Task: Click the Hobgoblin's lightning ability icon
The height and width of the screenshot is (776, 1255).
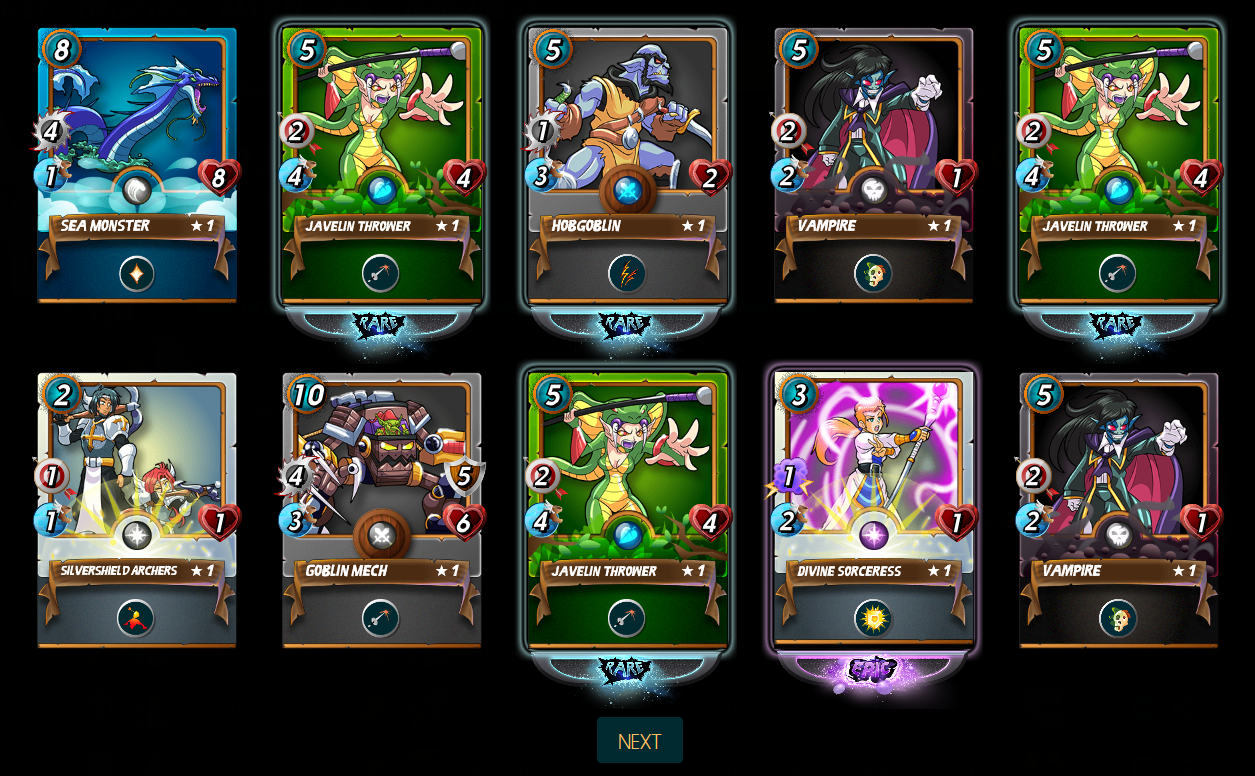Action: pos(627,273)
